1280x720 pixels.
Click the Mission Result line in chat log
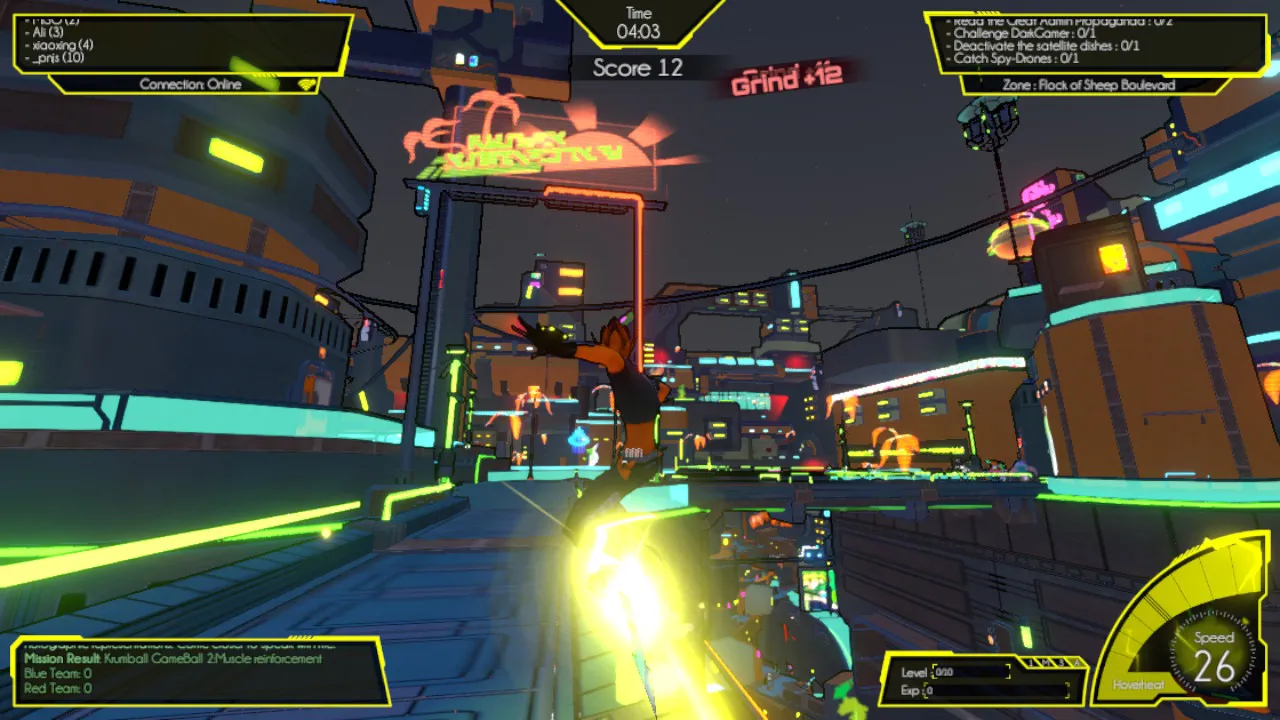pos(173,659)
